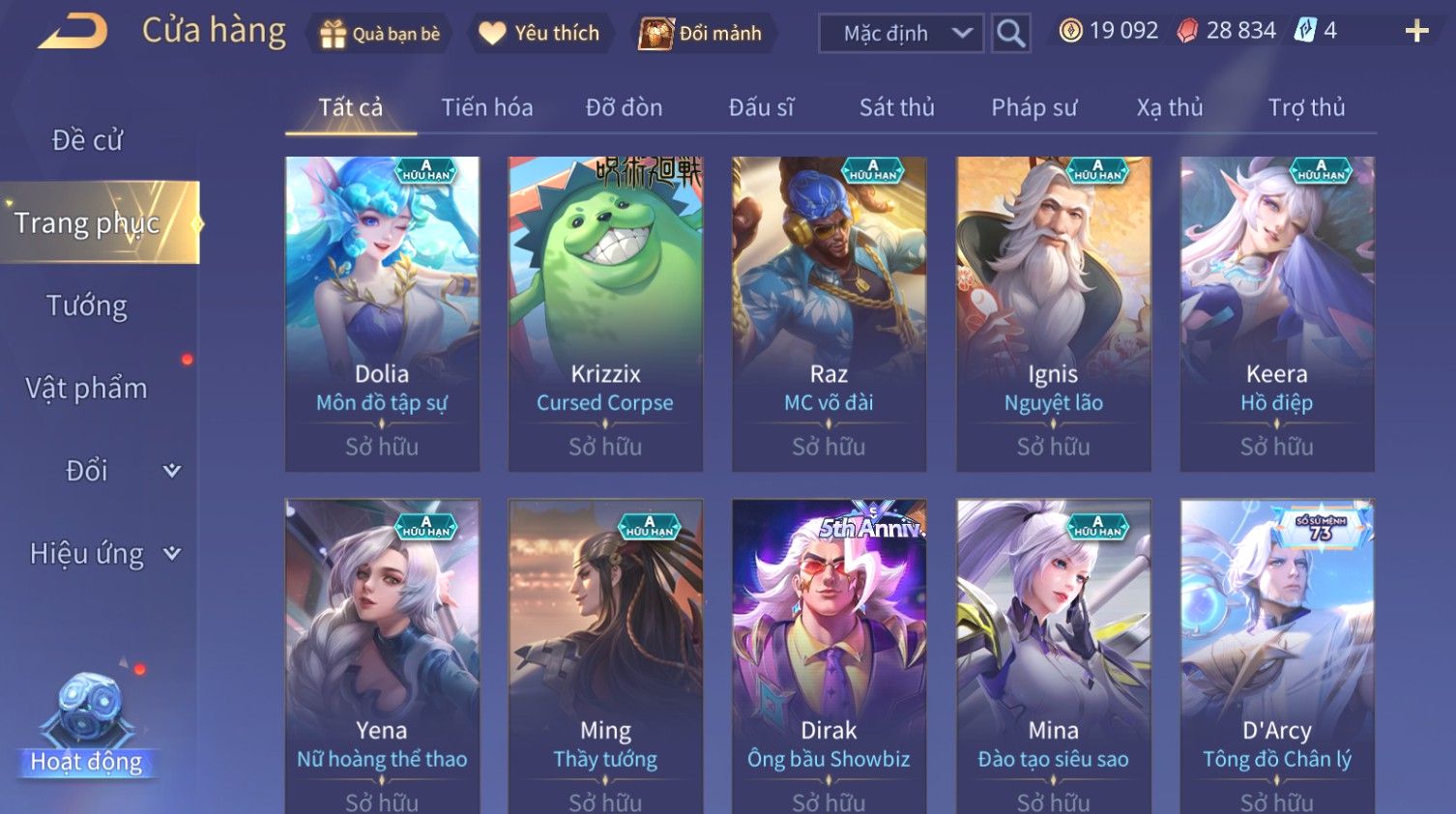Go back using the return arrow
Image resolution: width=1456 pixels, height=814 pixels.
pos(73,31)
